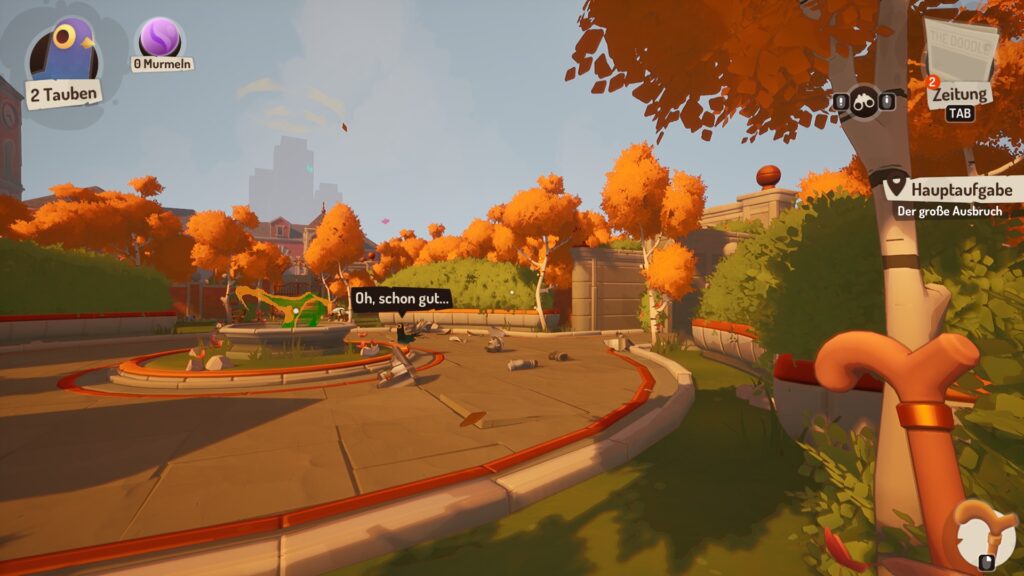1024x576 pixels.
Task: Select the purple Murmeln marble icon
Action: coord(159,38)
